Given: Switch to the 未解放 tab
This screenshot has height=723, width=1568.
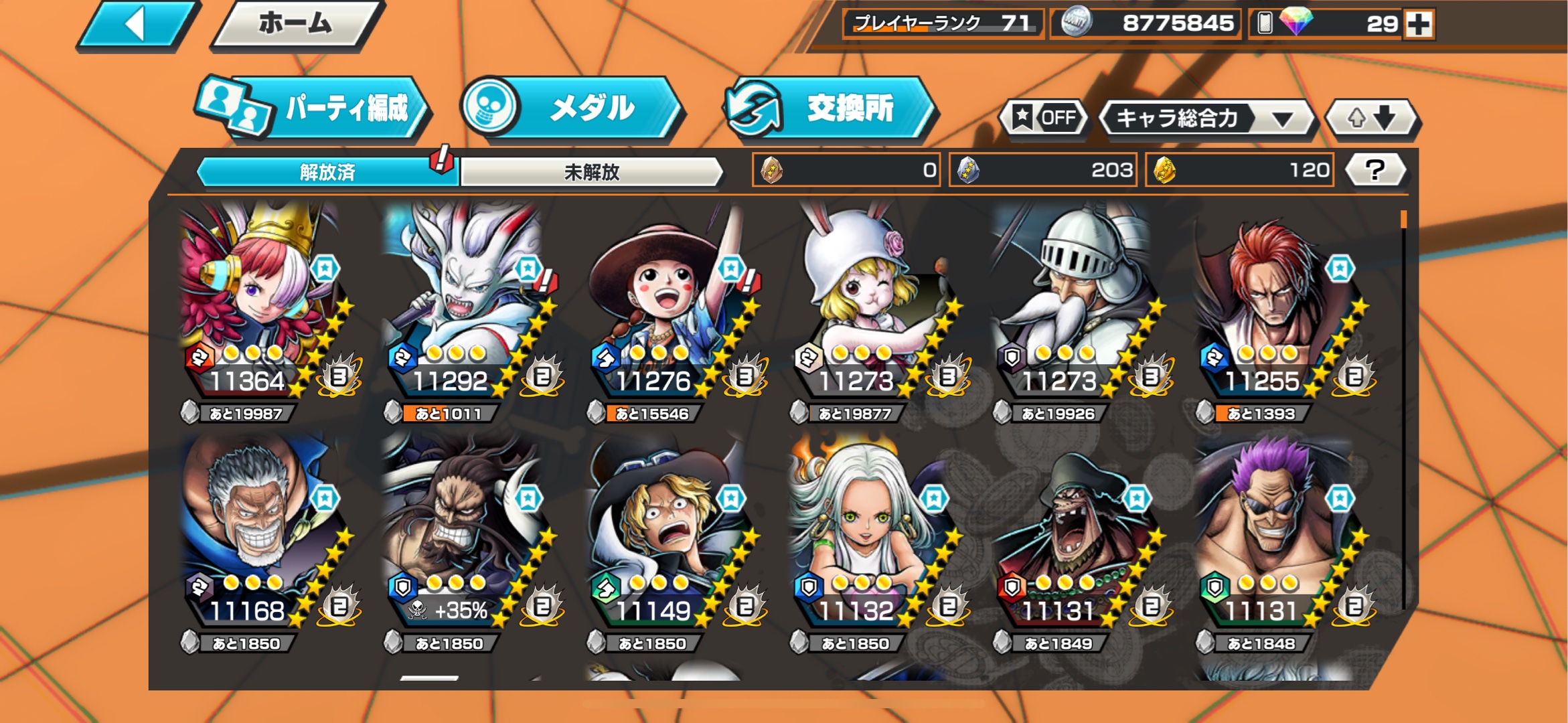Looking at the screenshot, I should pos(591,171).
